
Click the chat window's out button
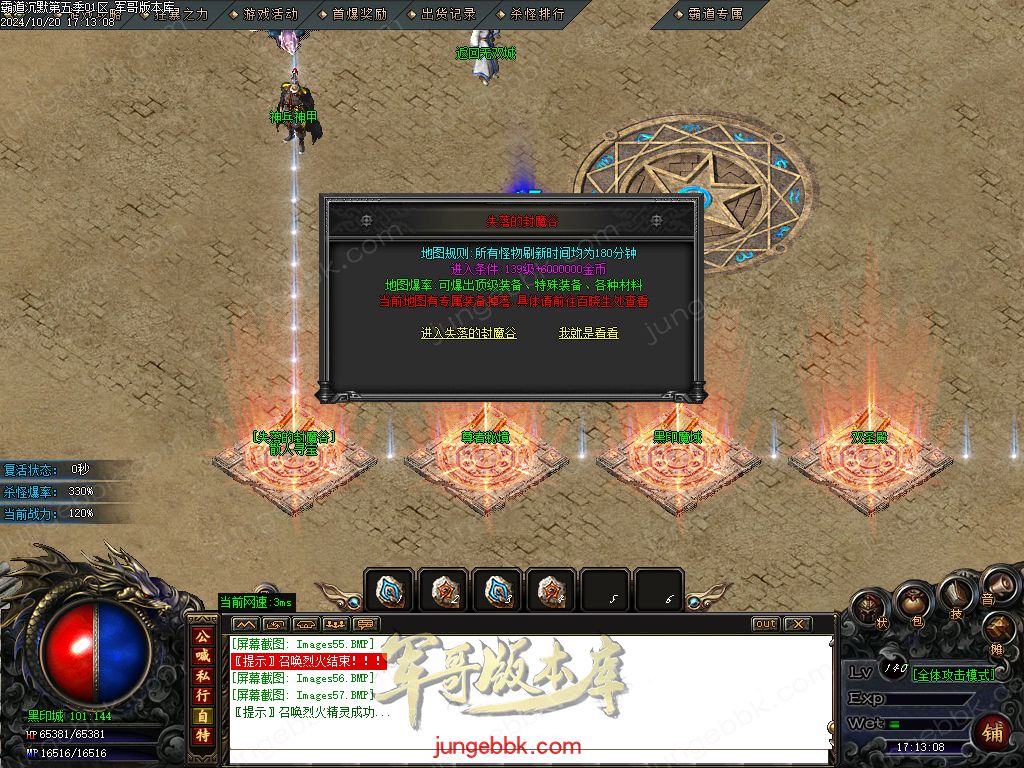[x=765, y=624]
